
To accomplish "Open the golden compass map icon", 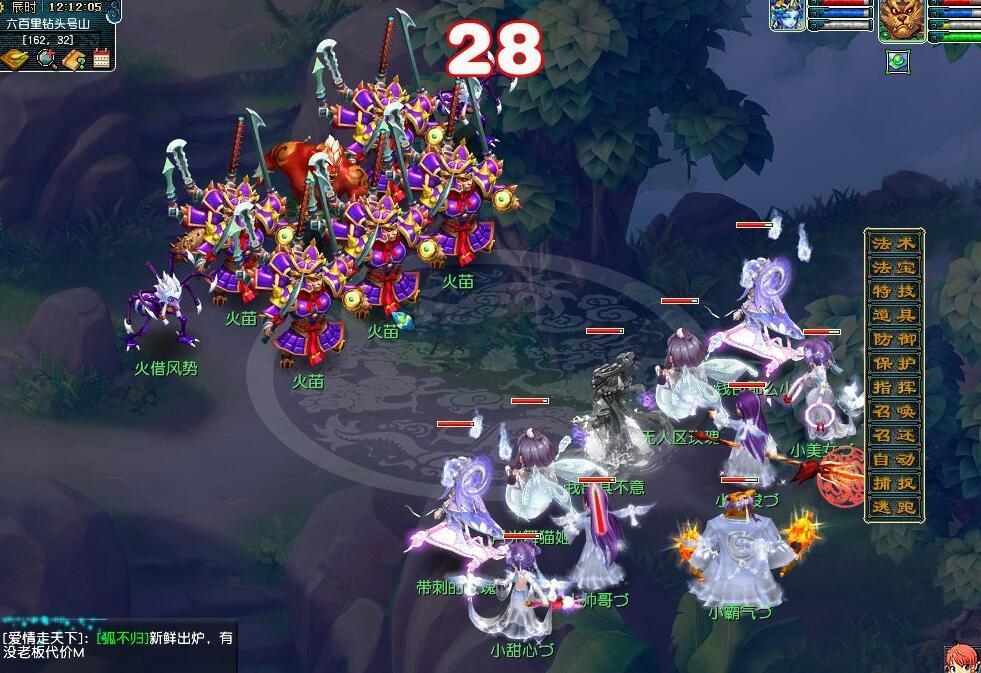I will [15, 59].
